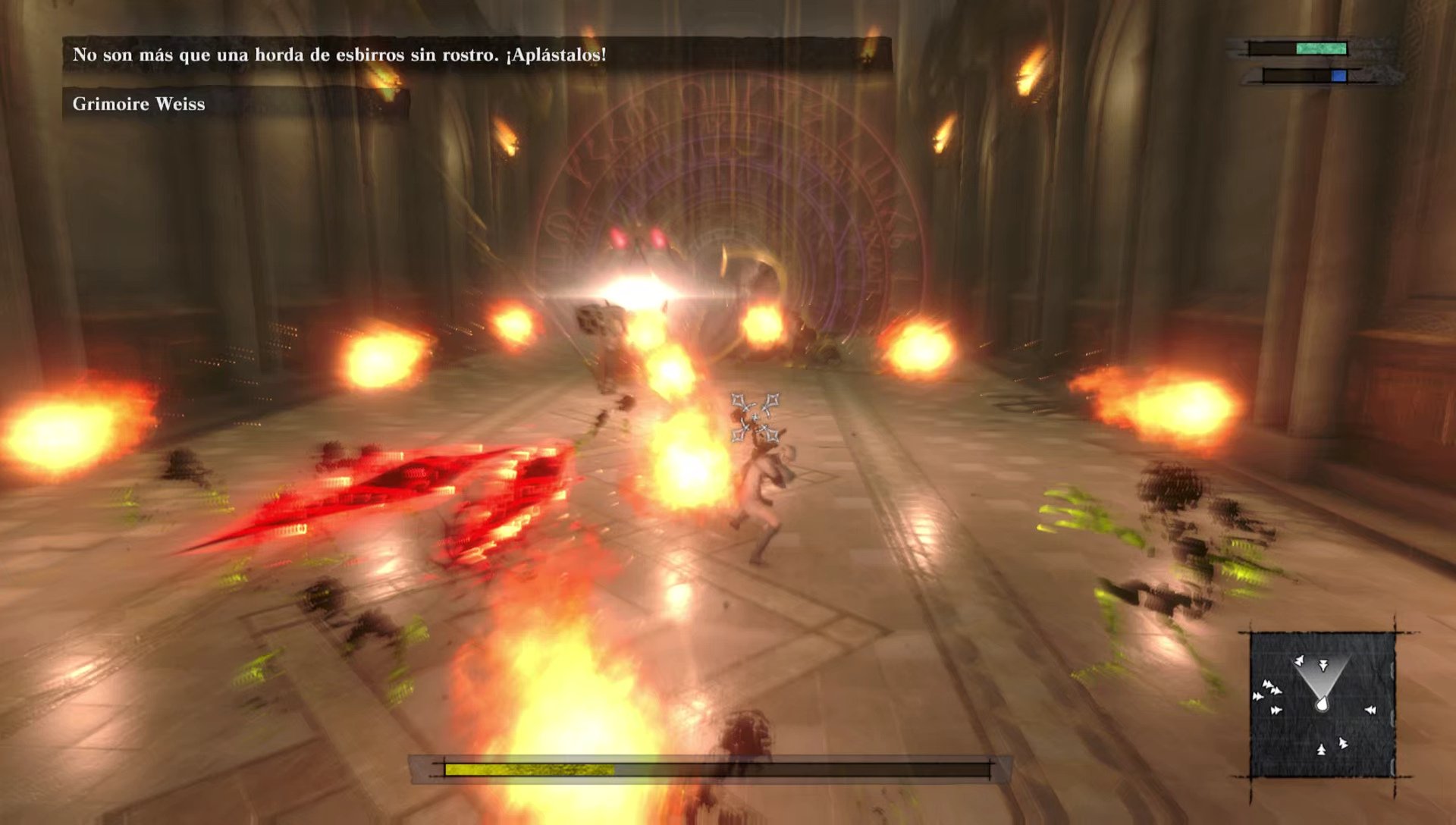The image size is (1456, 825).
Task: Toggle the minimap vision cone overlay
Action: point(1323,675)
